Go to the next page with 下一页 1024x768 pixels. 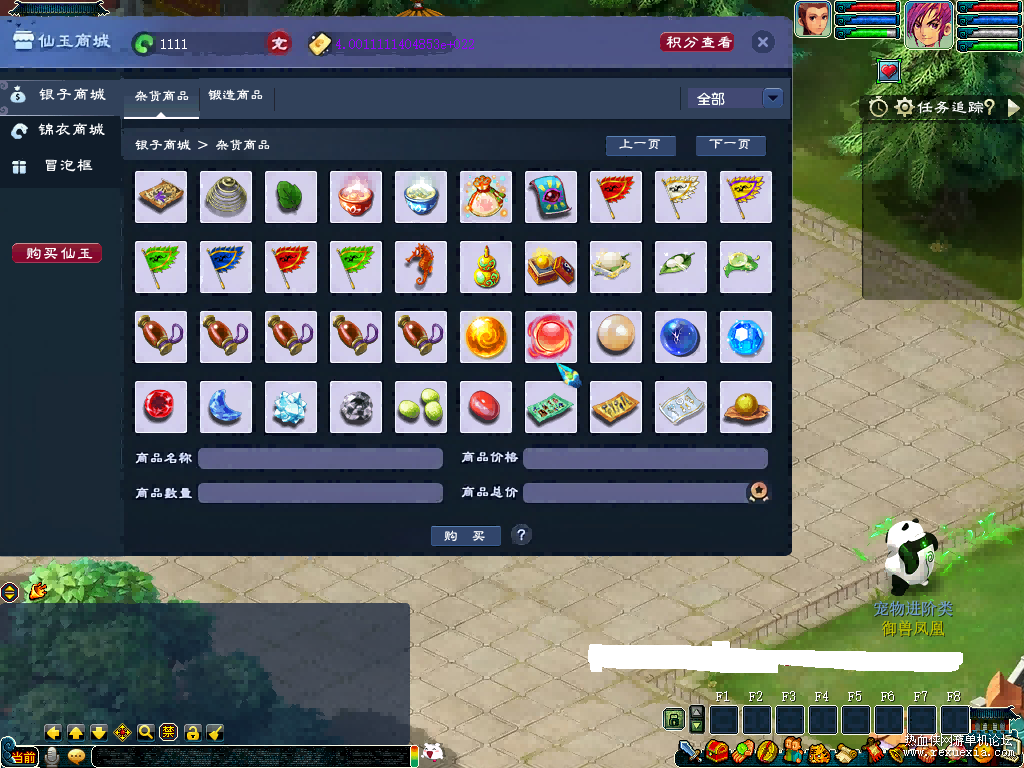coord(730,145)
